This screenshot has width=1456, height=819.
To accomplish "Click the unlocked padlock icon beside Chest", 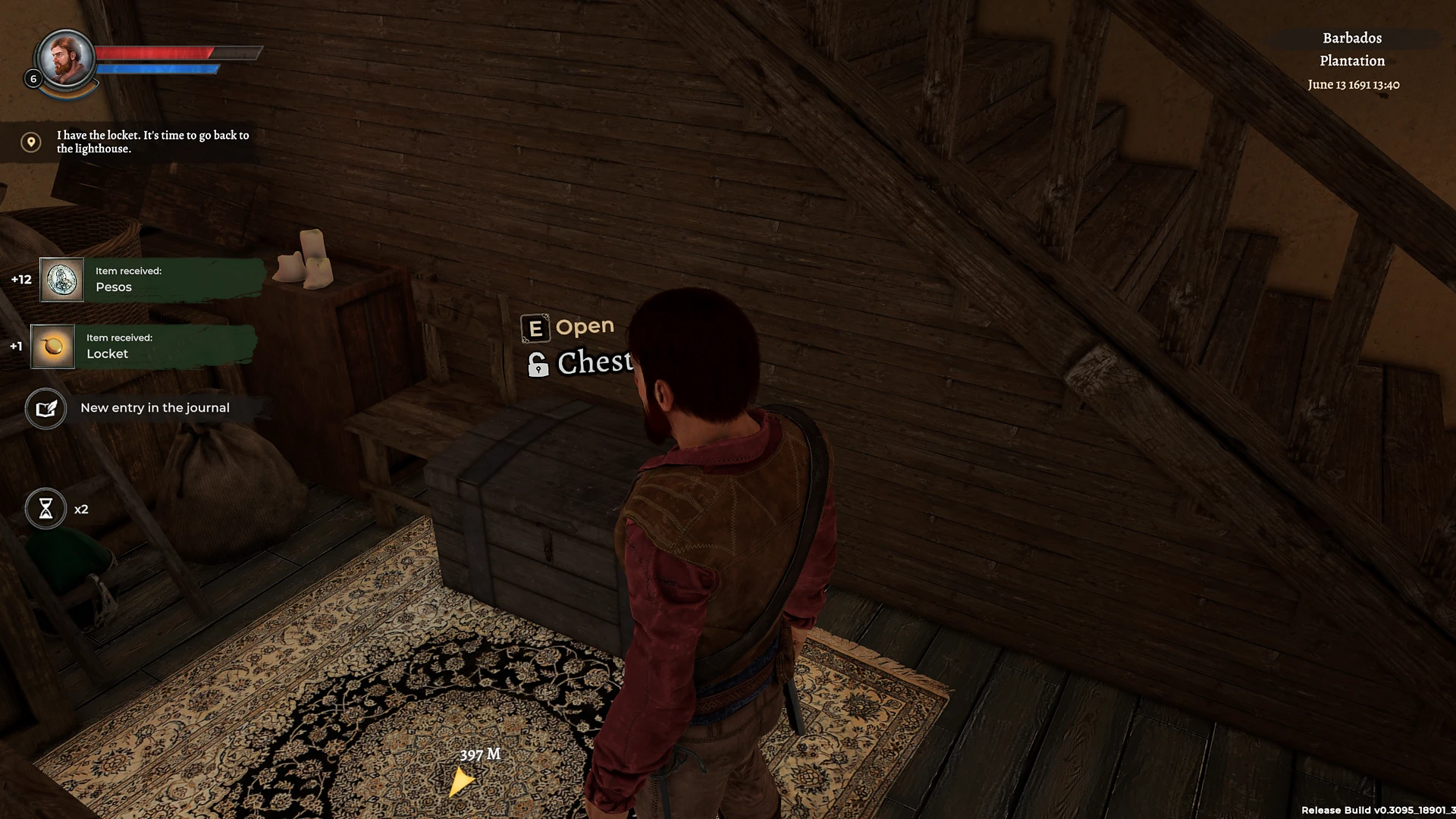I will click(538, 365).
